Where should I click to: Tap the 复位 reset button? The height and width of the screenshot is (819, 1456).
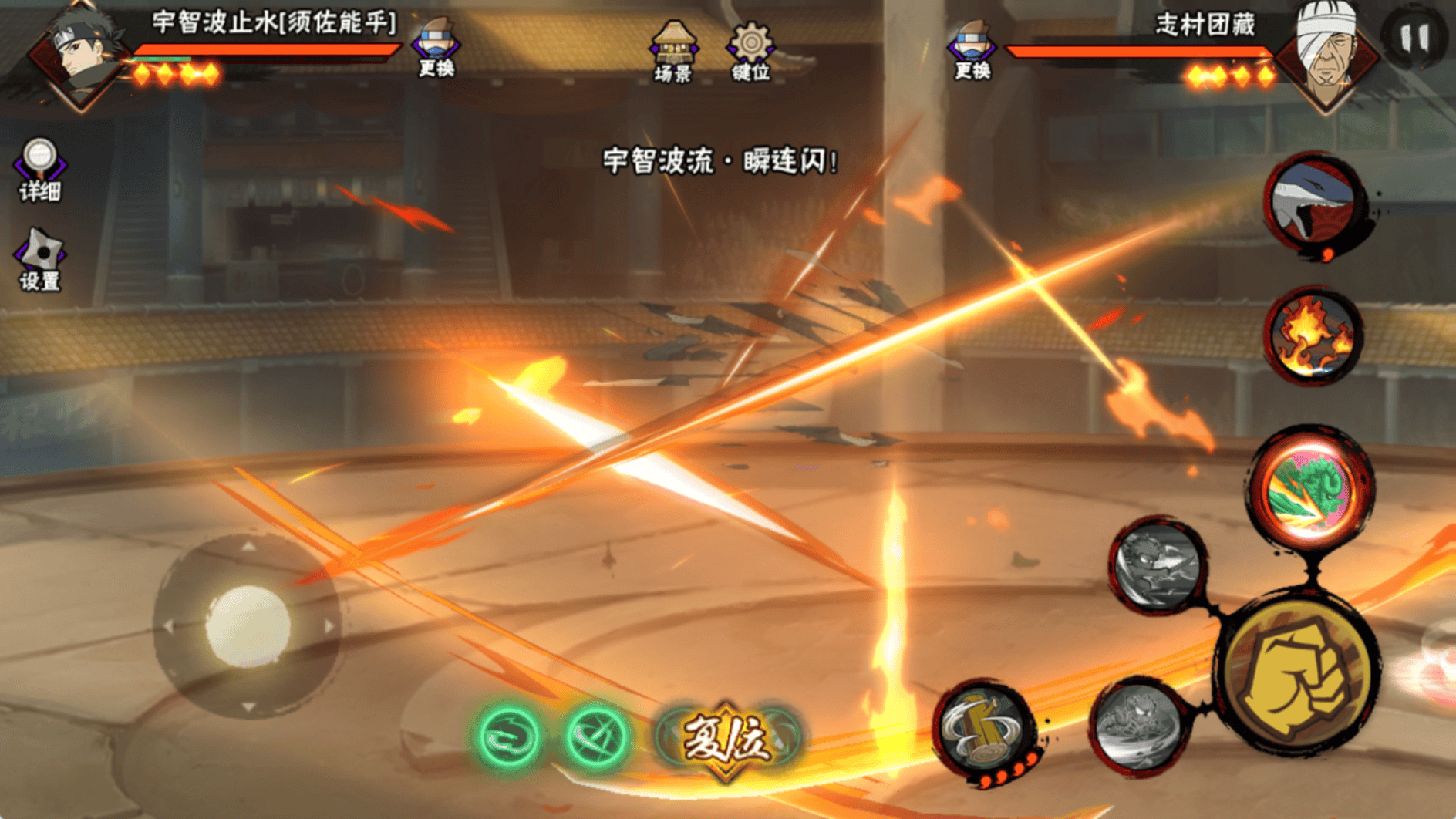[725, 738]
